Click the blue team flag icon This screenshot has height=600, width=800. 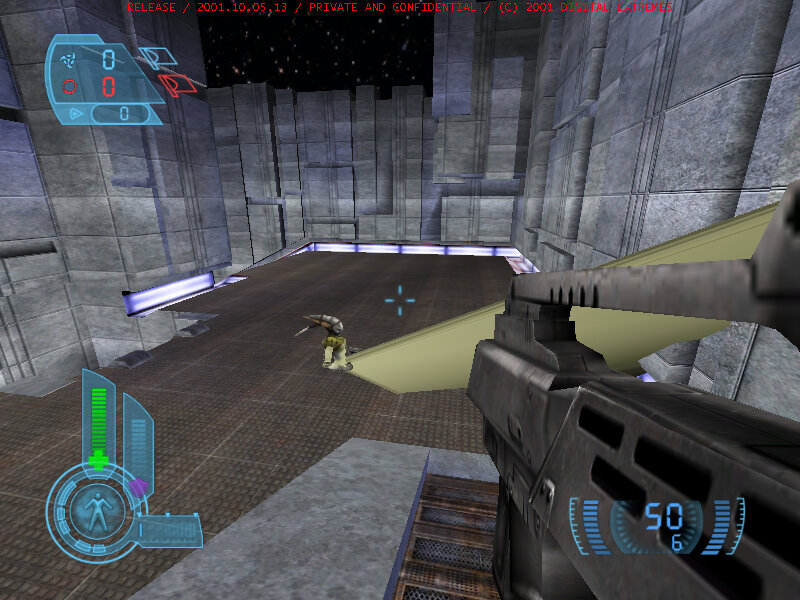click(153, 57)
